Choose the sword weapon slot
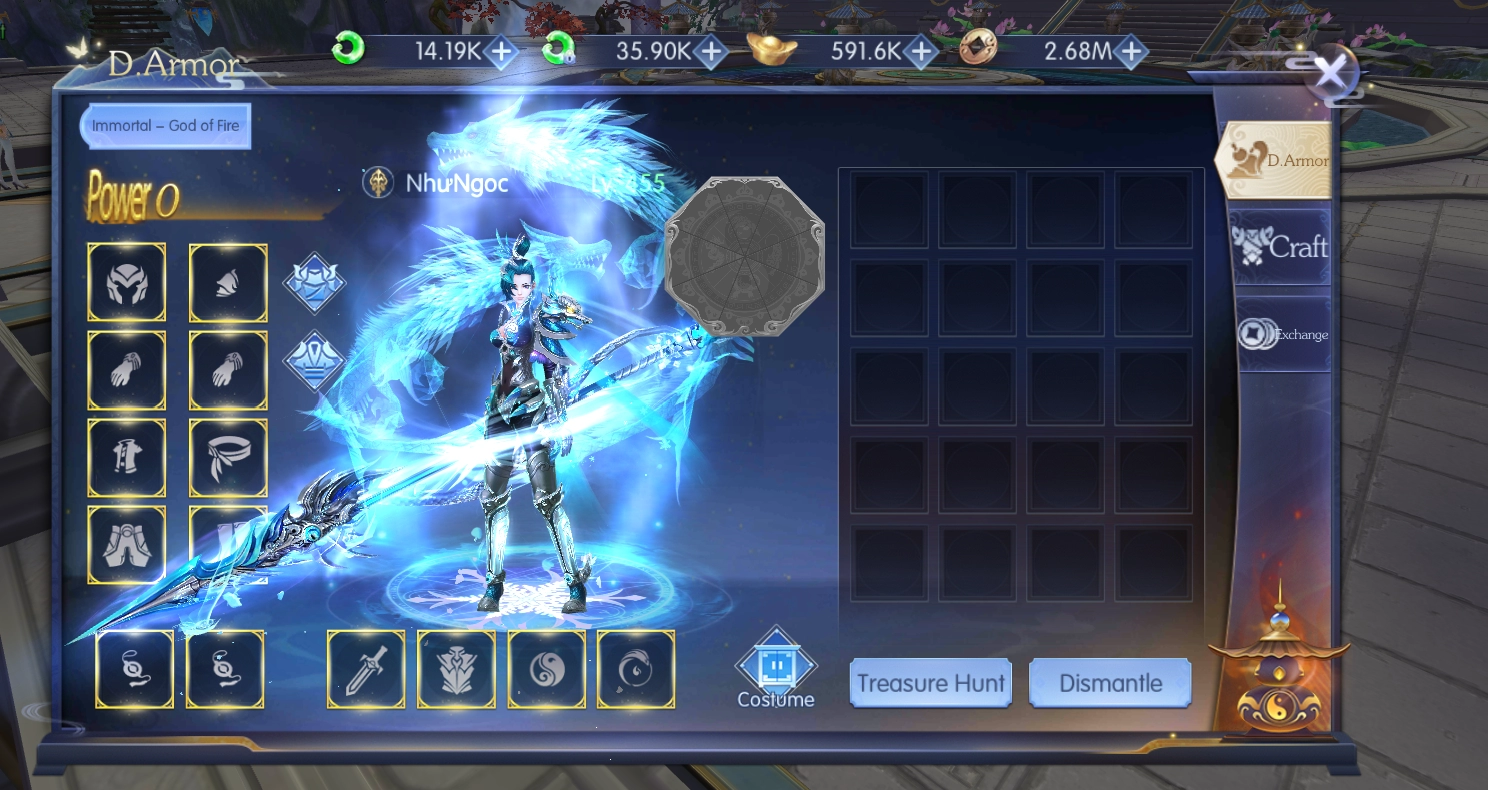Image resolution: width=1488 pixels, height=790 pixels. tap(366, 669)
